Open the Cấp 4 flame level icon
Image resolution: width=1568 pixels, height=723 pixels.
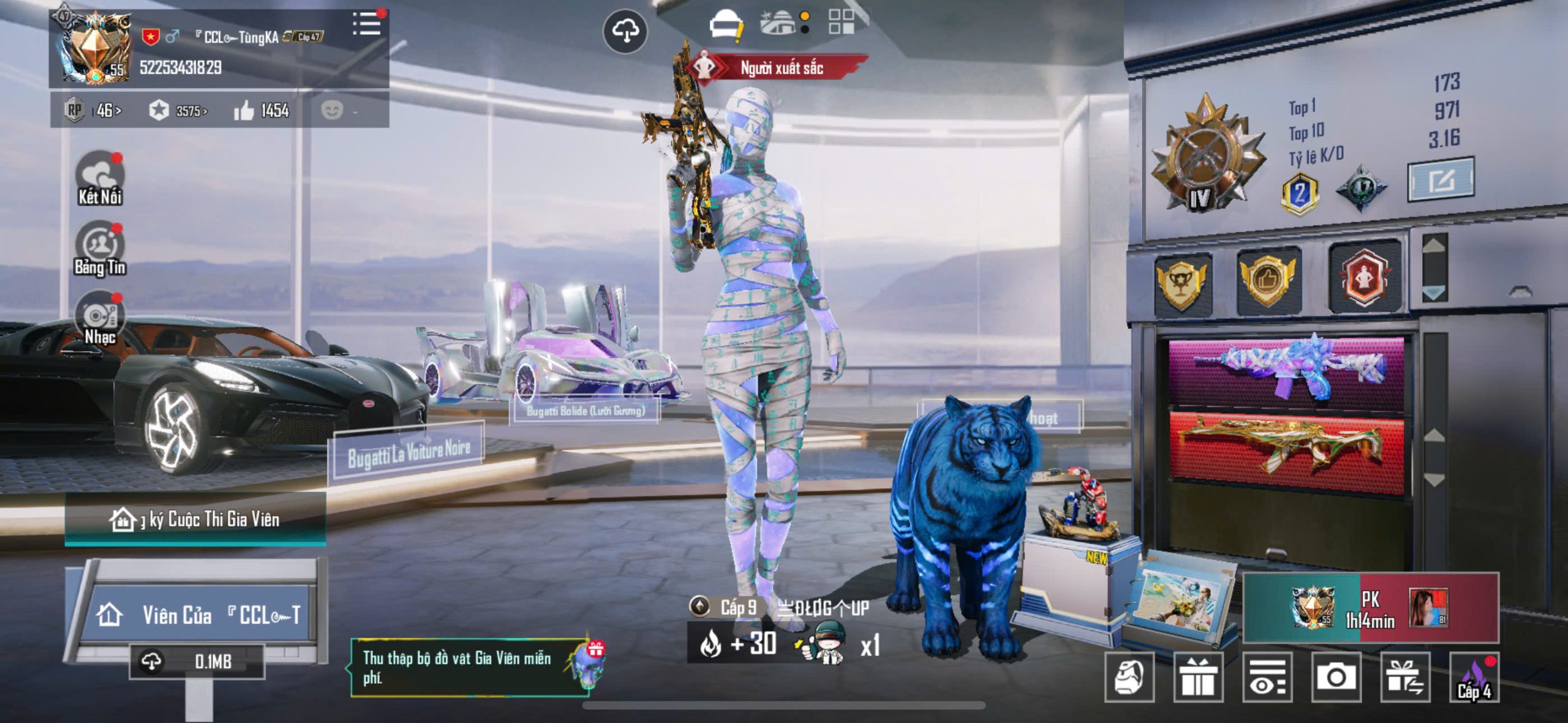click(x=1474, y=677)
